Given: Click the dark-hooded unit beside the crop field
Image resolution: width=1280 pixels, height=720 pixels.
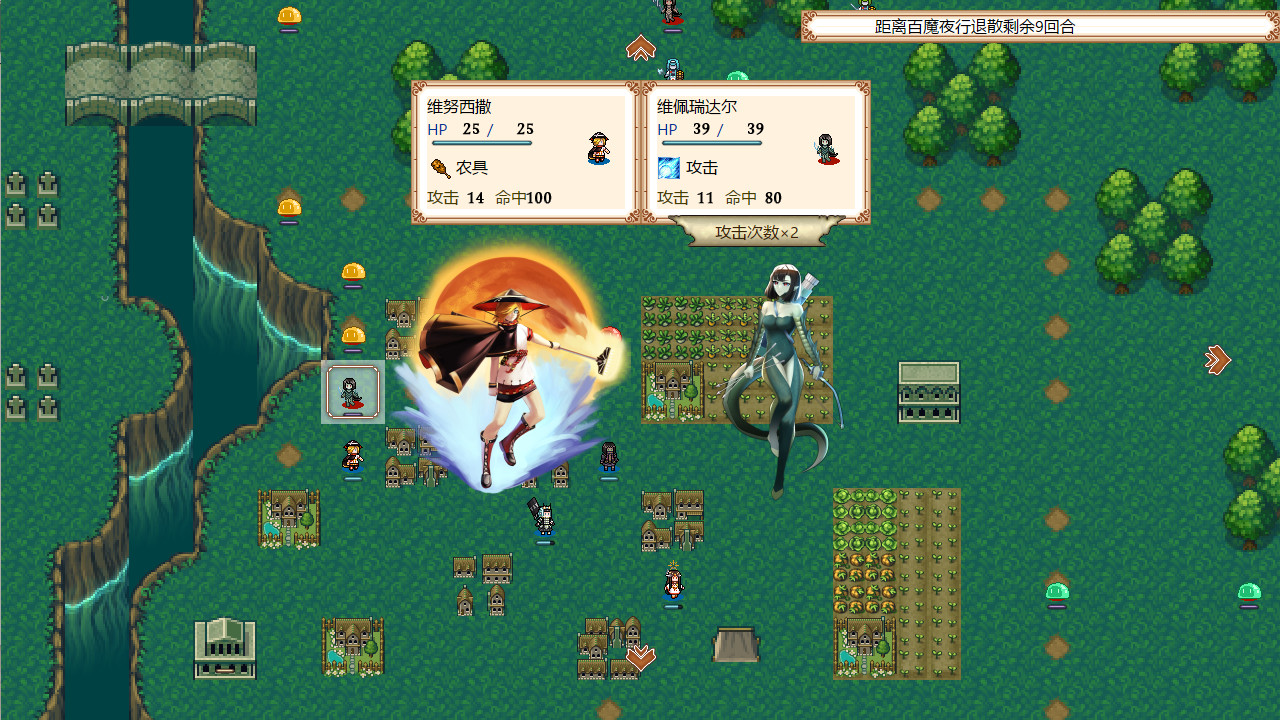Looking at the screenshot, I should [x=607, y=458].
